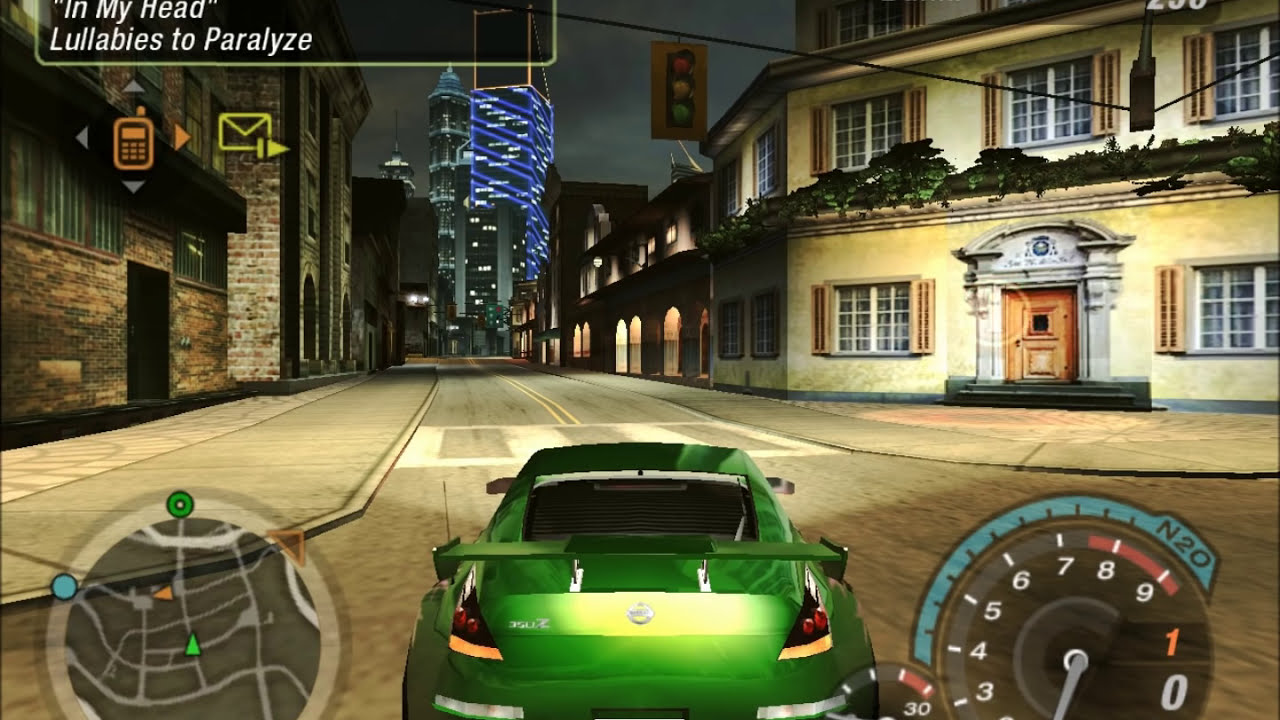Viewport: 1280px width, 720px height.
Task: Click the green player arrow on the minimap
Action: [x=192, y=645]
